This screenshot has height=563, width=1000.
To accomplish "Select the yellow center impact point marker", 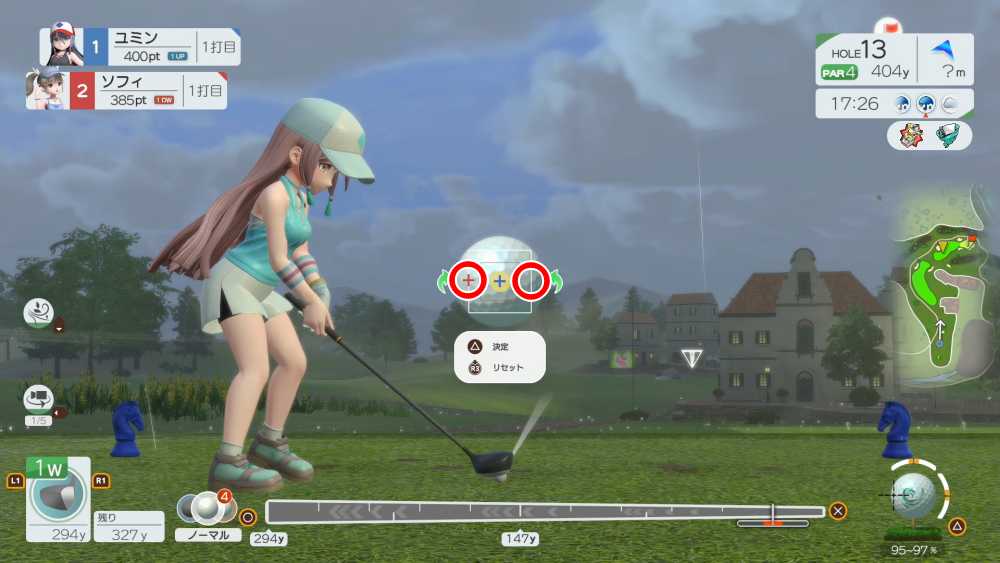I will [x=499, y=282].
